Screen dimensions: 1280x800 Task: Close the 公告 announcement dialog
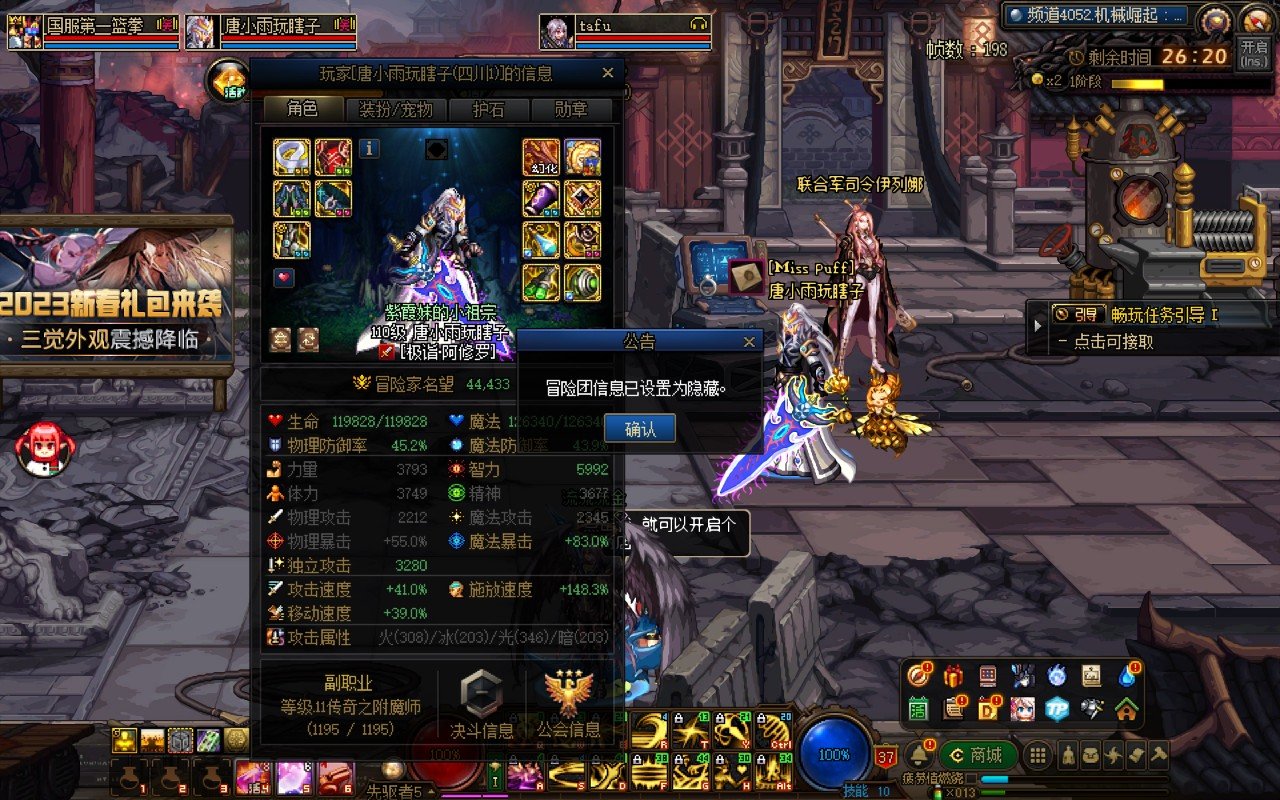(x=749, y=342)
